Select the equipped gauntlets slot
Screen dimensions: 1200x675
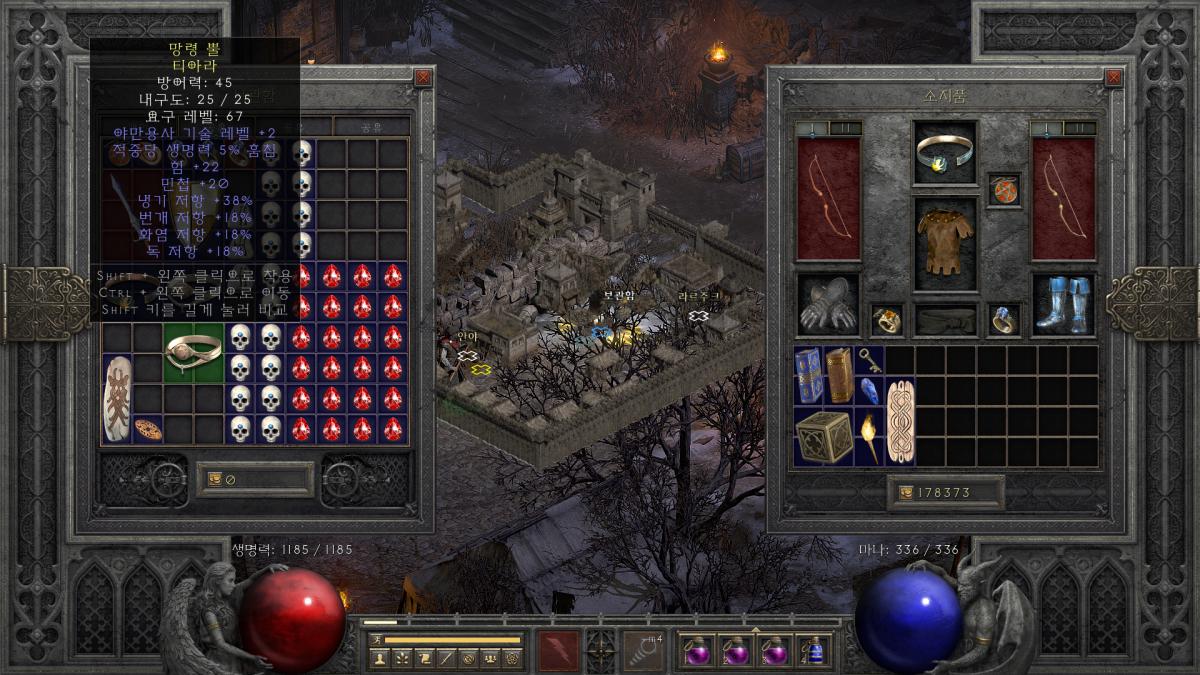tap(828, 306)
